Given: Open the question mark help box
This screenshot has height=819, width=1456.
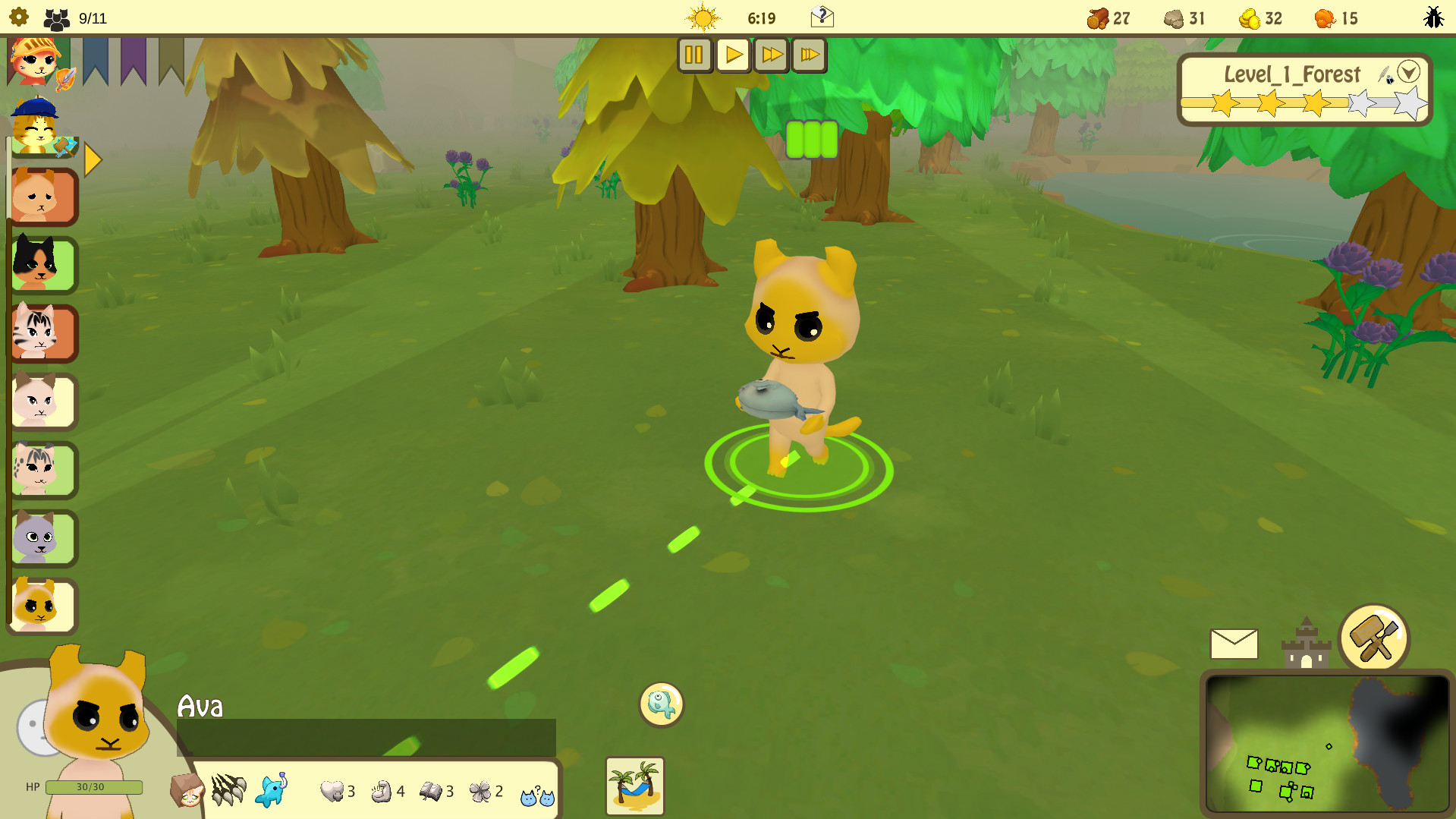Looking at the screenshot, I should click(x=824, y=17).
